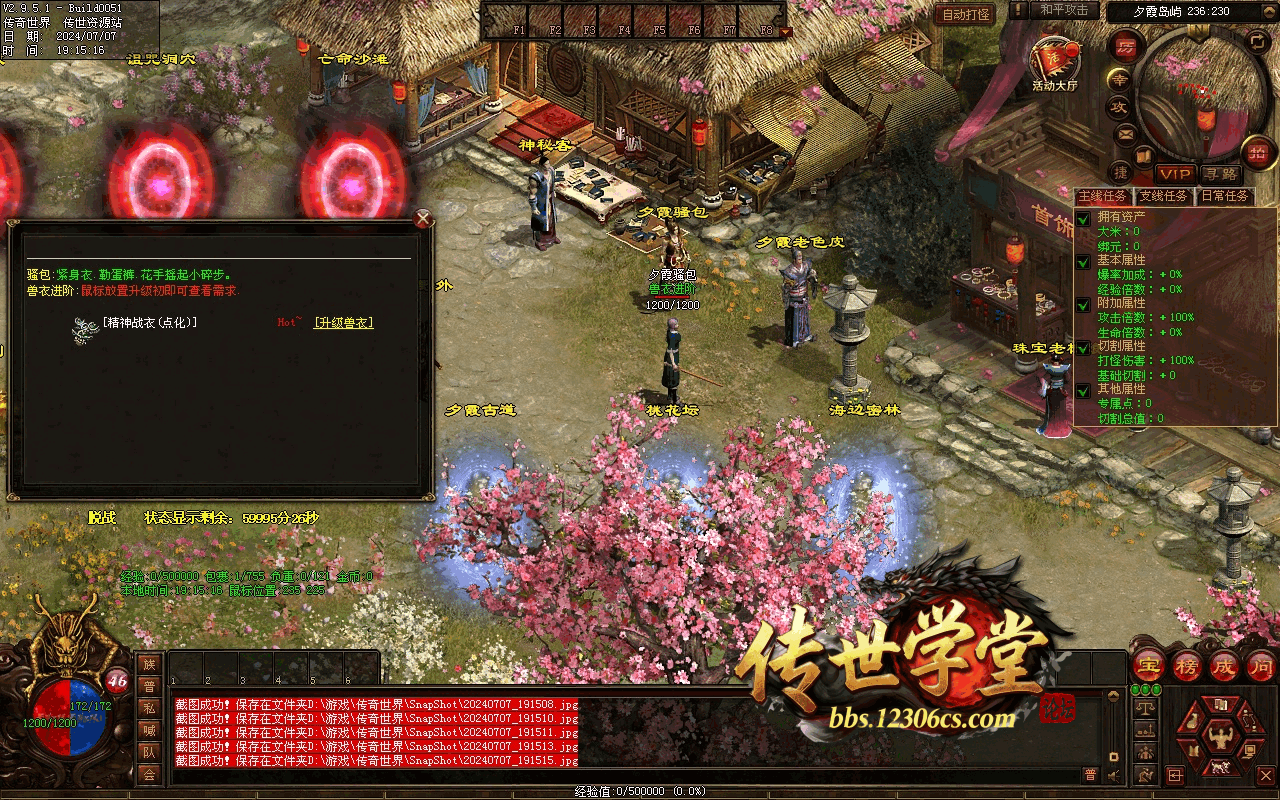1280x800 pixels.
Task: Open the muscular figure character panel
Action: tap(1219, 738)
